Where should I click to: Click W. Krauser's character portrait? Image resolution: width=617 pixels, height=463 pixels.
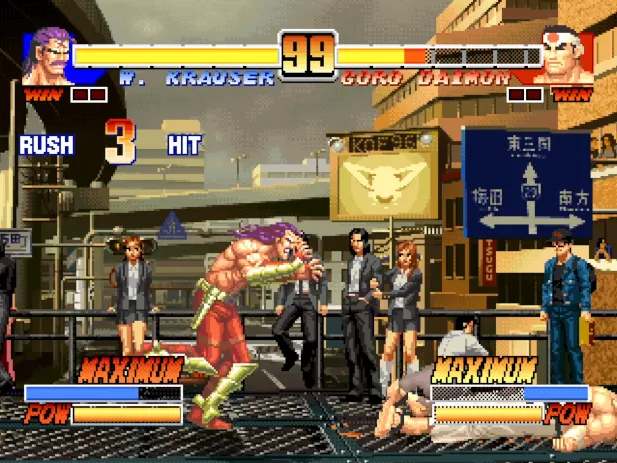(50, 56)
